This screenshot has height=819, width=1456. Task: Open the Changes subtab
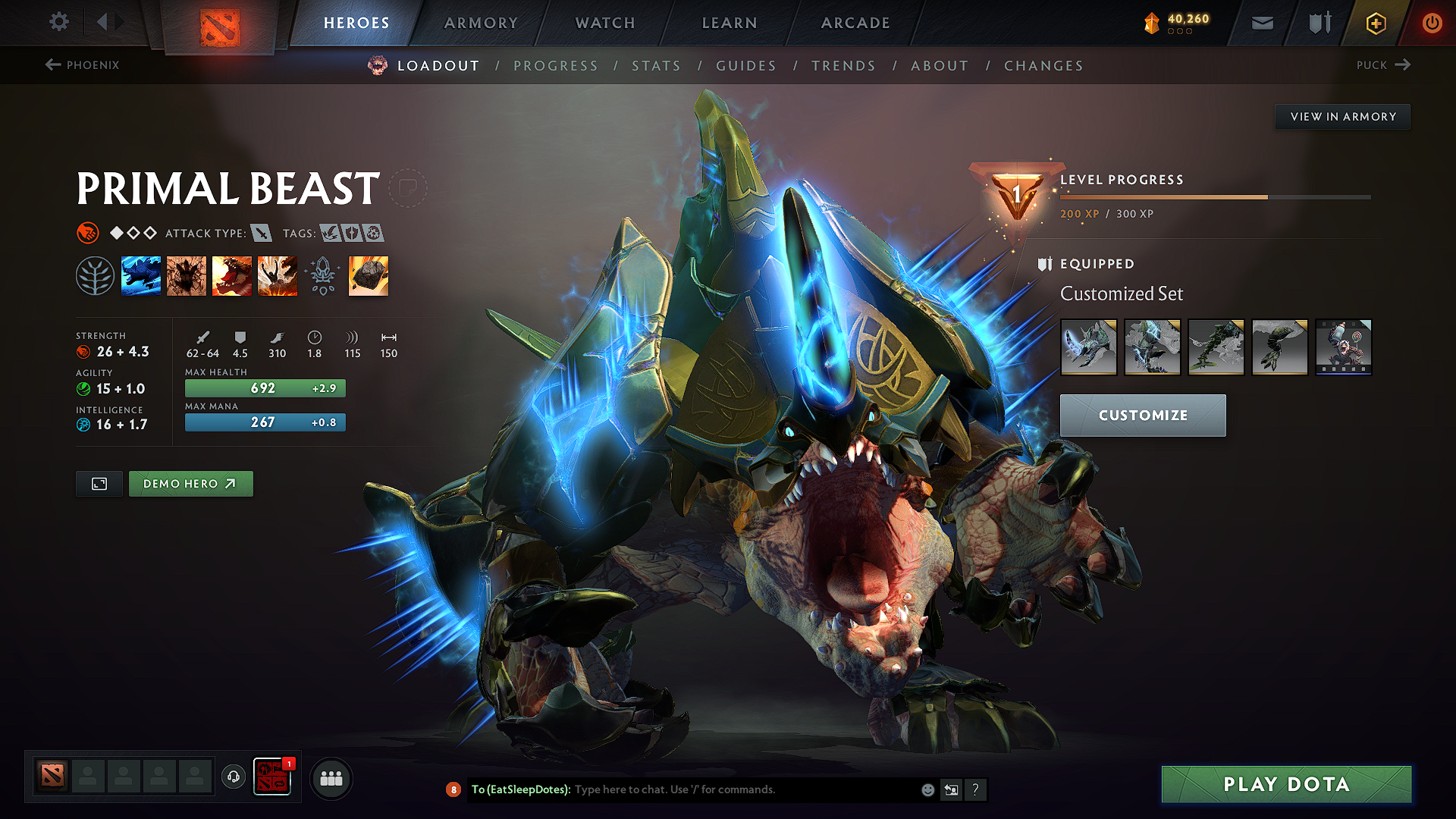click(1043, 66)
